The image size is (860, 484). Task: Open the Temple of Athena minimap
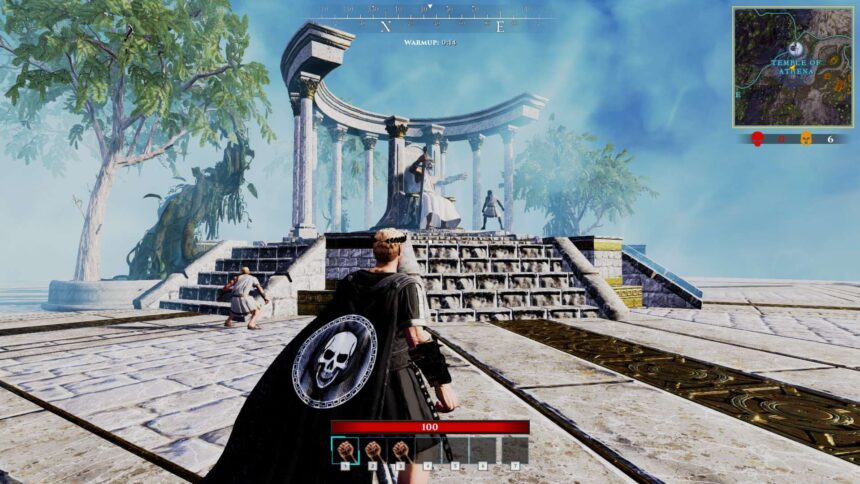794,67
